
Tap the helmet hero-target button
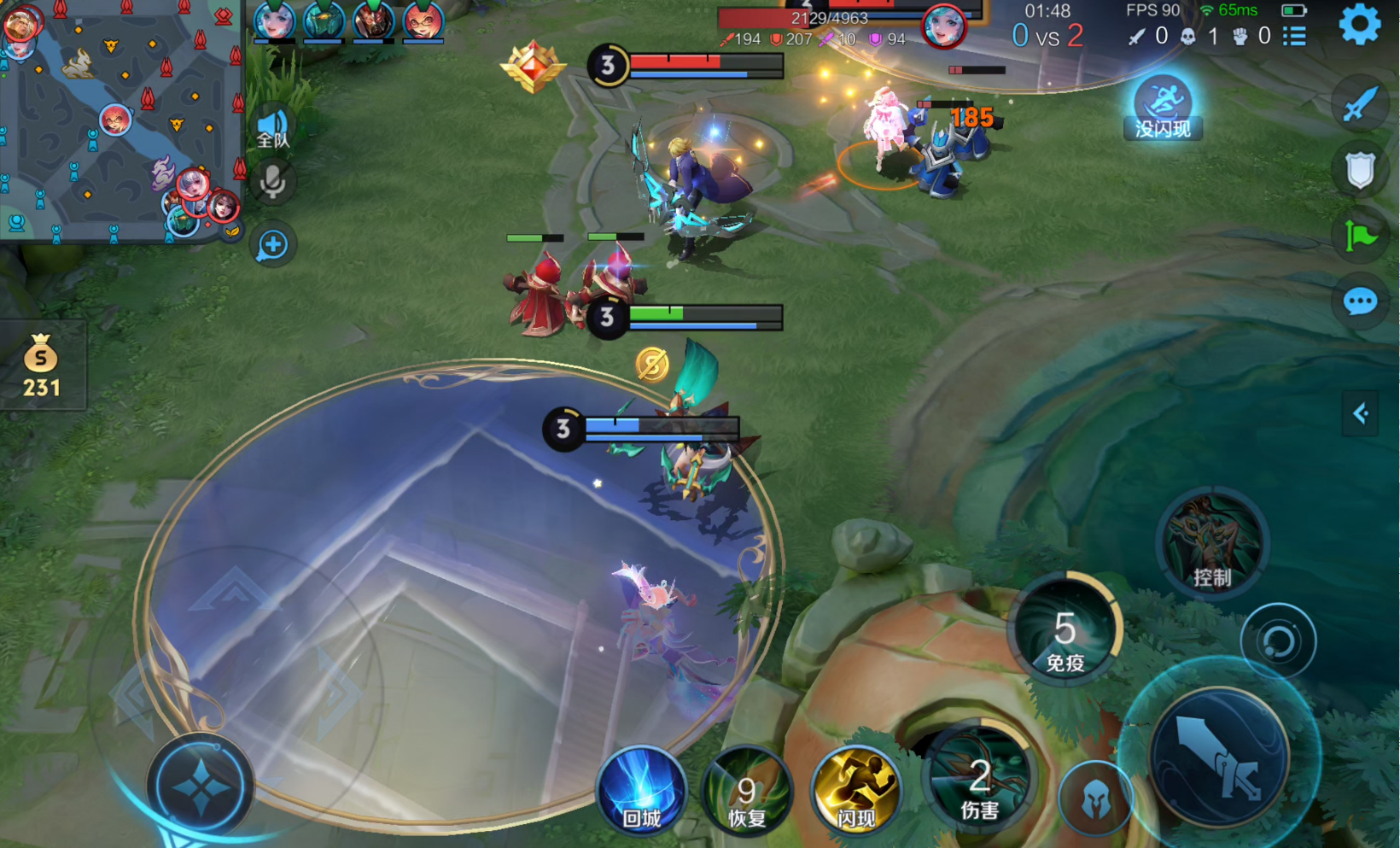(x=1096, y=799)
